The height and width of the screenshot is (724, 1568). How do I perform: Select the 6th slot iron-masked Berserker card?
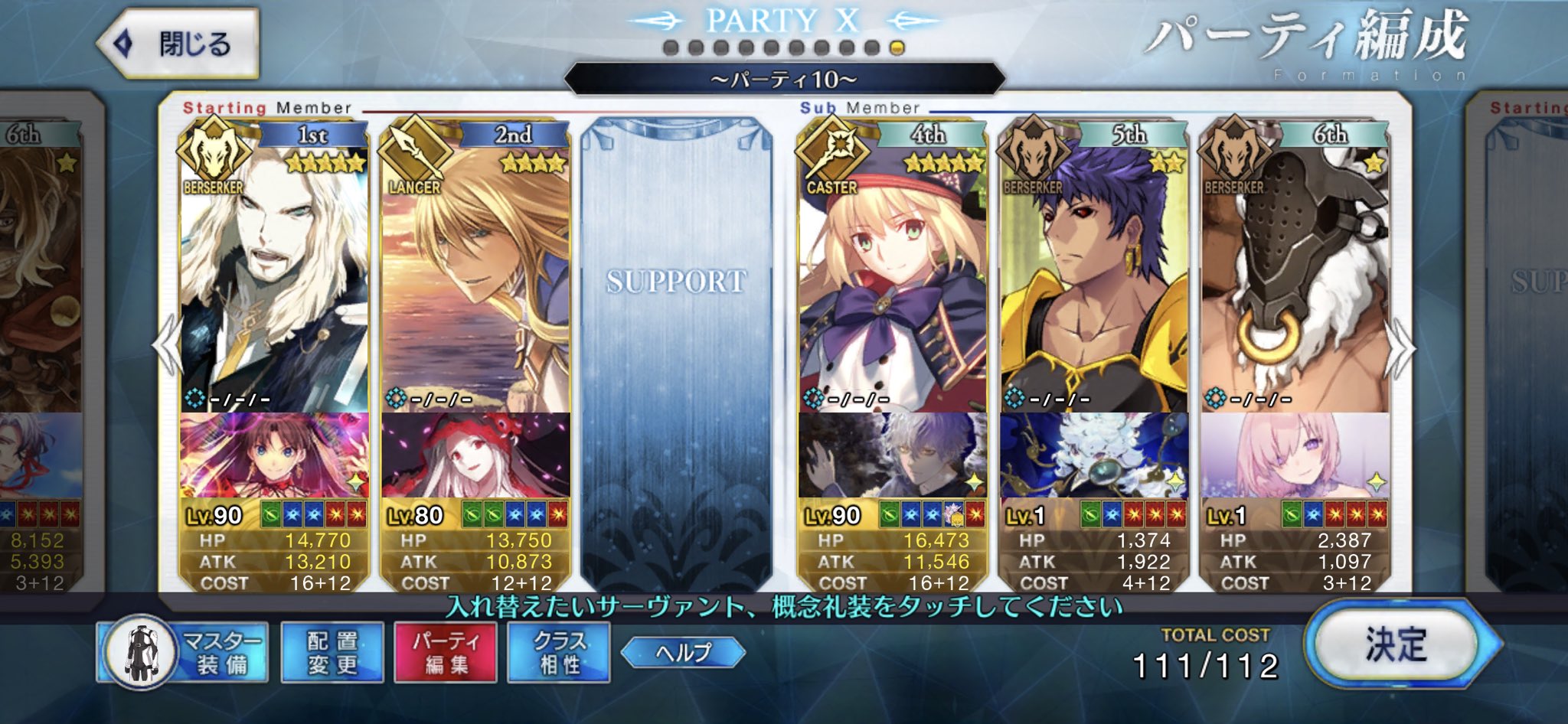(1295, 276)
